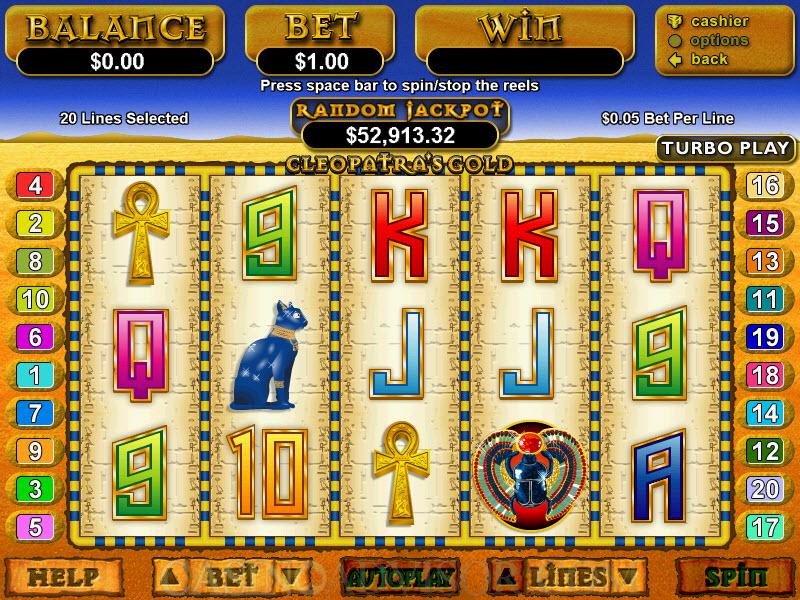The height and width of the screenshot is (600, 800).
Task: Choose payline 20 marker
Action: tap(765, 489)
